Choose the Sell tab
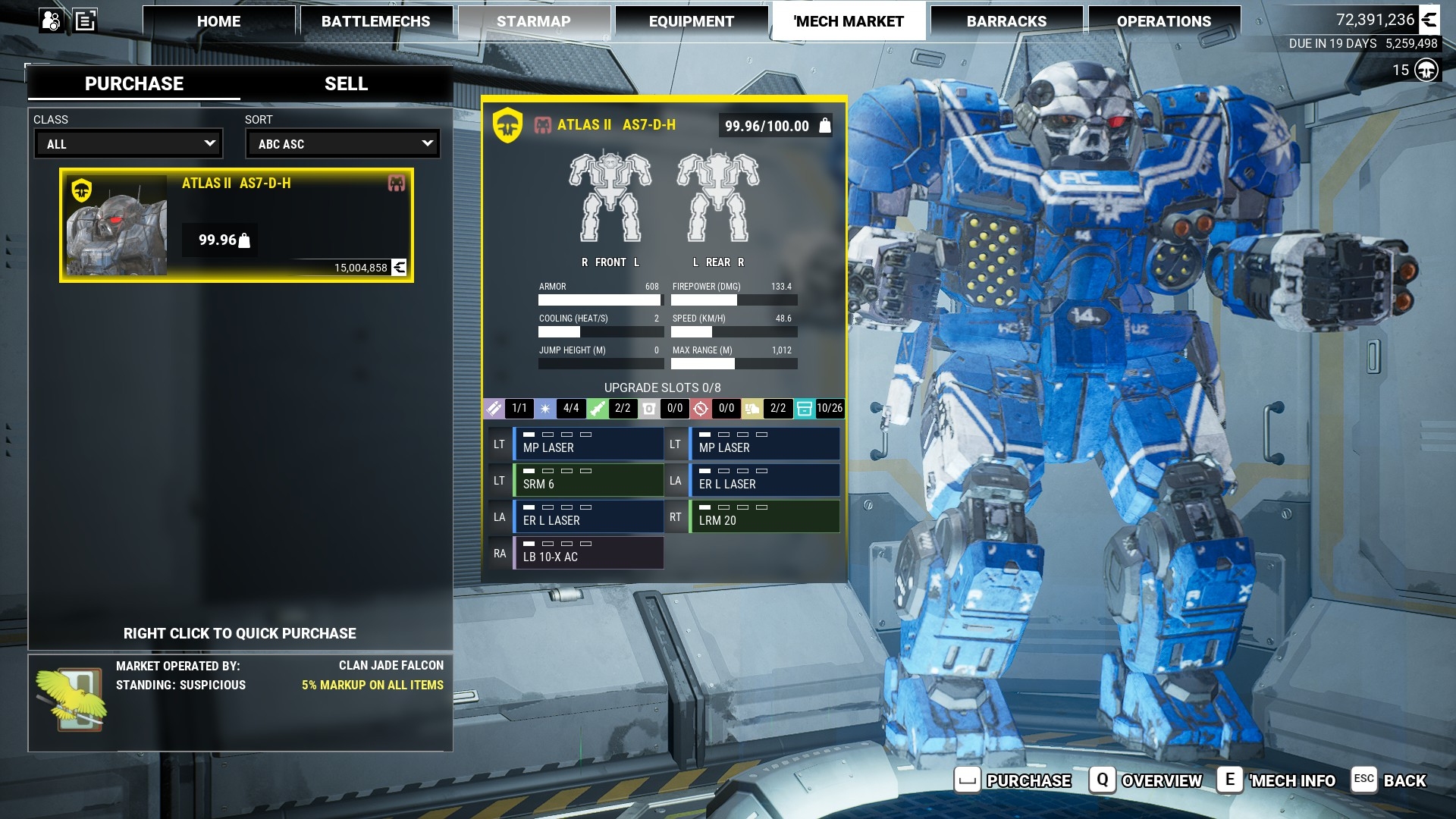This screenshot has width=1456, height=819. pyautogui.click(x=346, y=83)
